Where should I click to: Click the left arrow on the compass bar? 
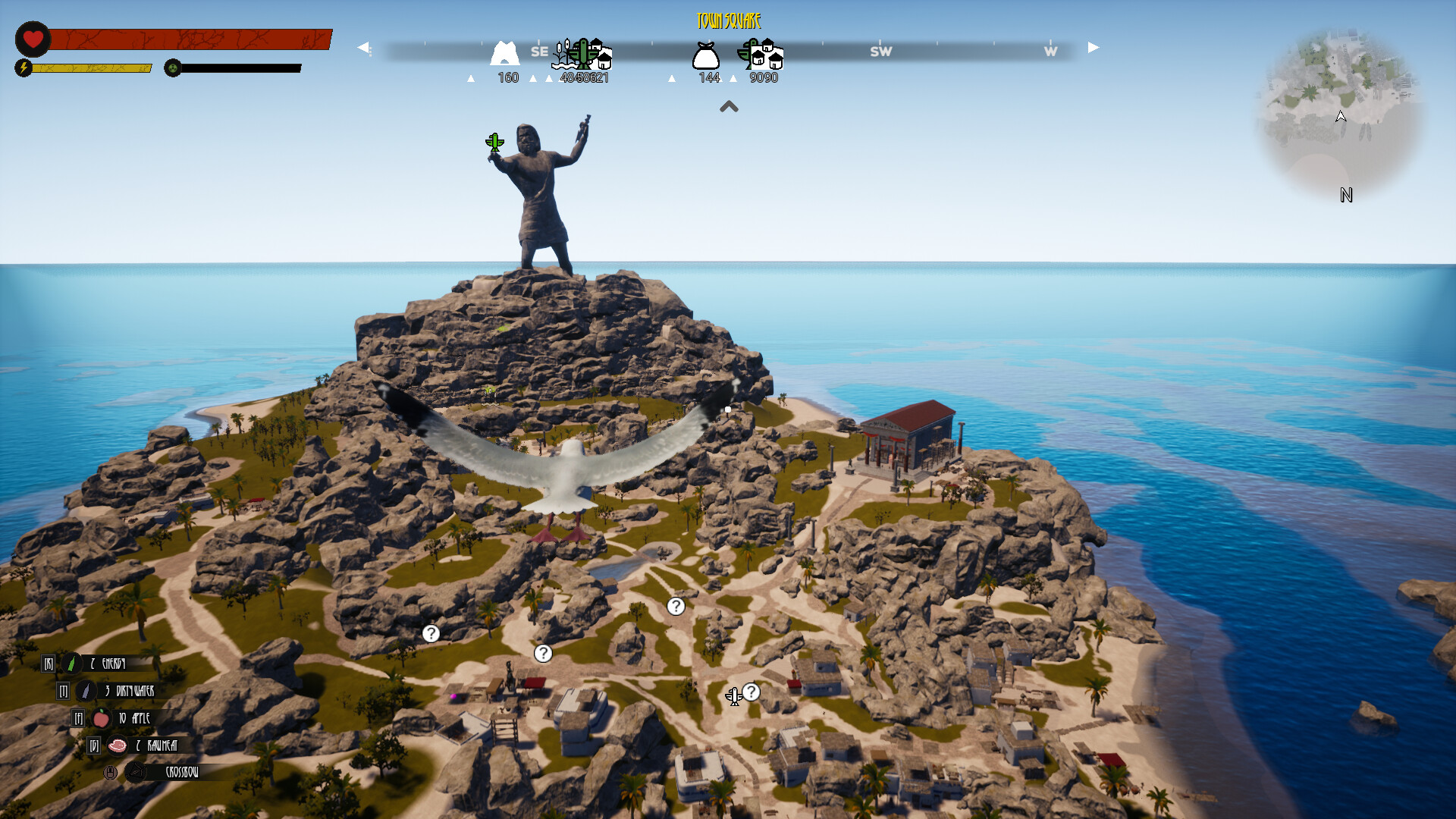click(x=363, y=47)
